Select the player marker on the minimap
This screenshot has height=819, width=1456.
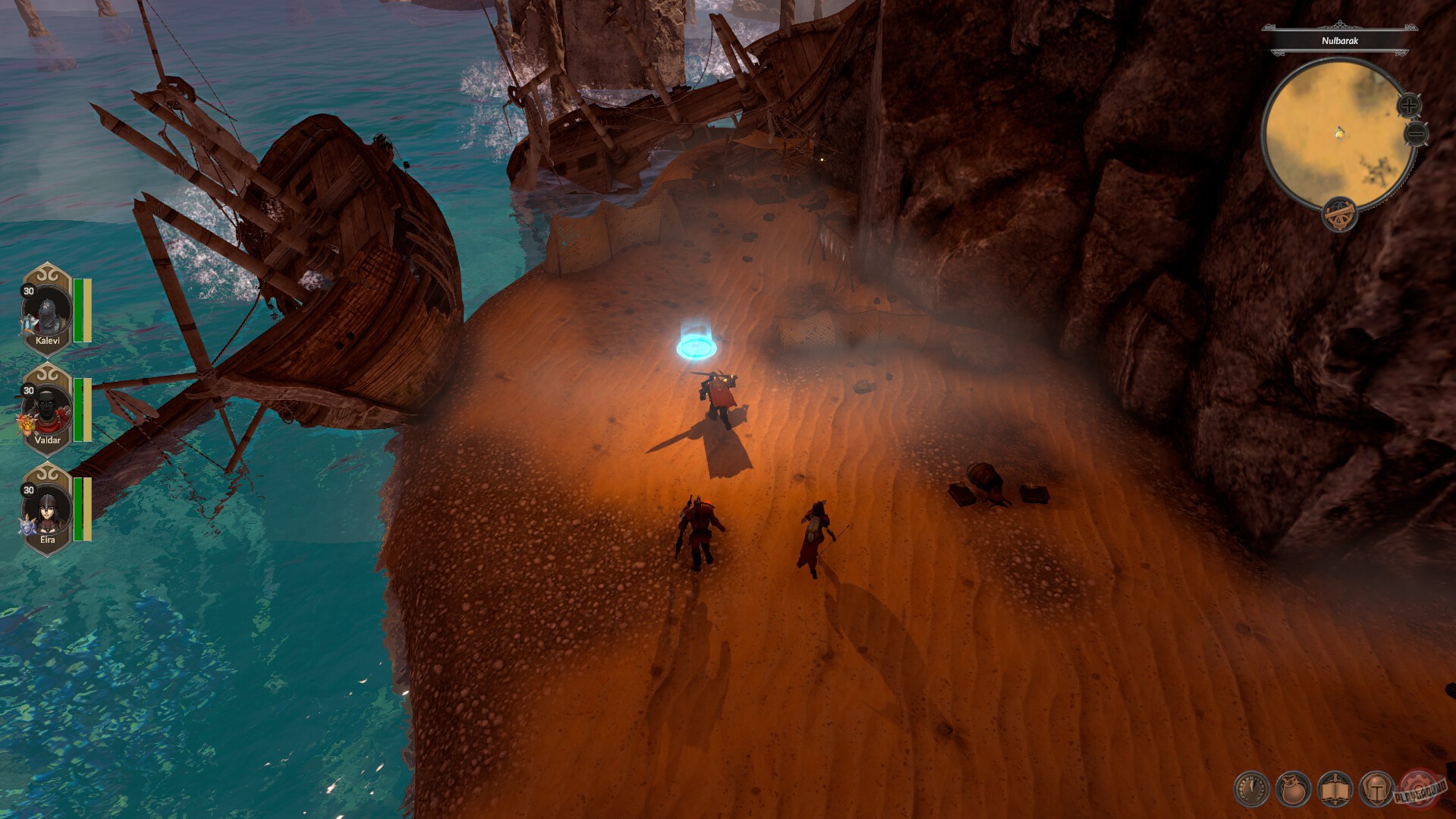pos(1341,131)
